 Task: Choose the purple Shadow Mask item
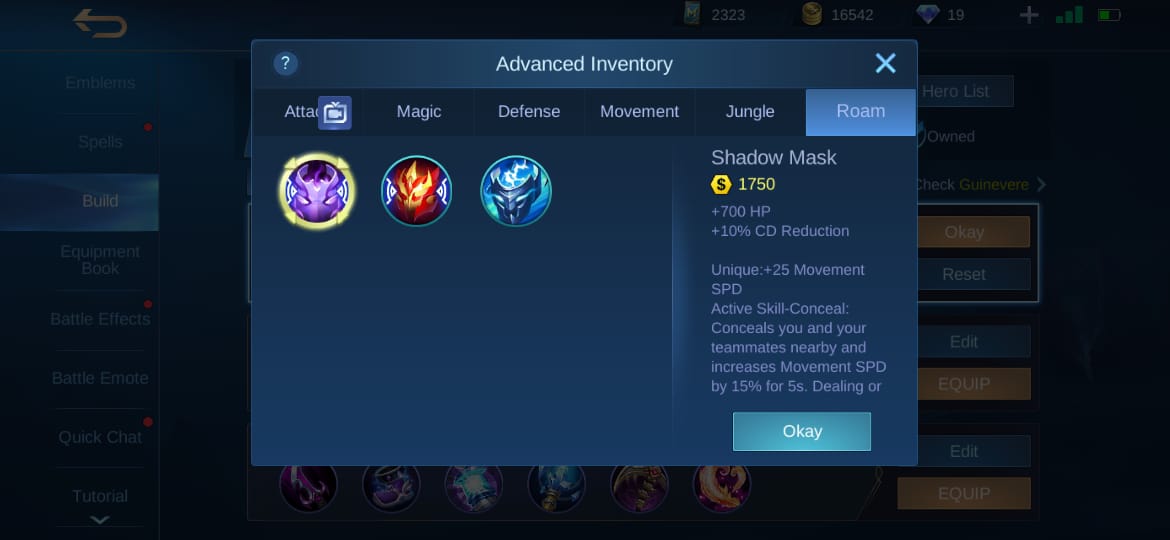click(315, 191)
